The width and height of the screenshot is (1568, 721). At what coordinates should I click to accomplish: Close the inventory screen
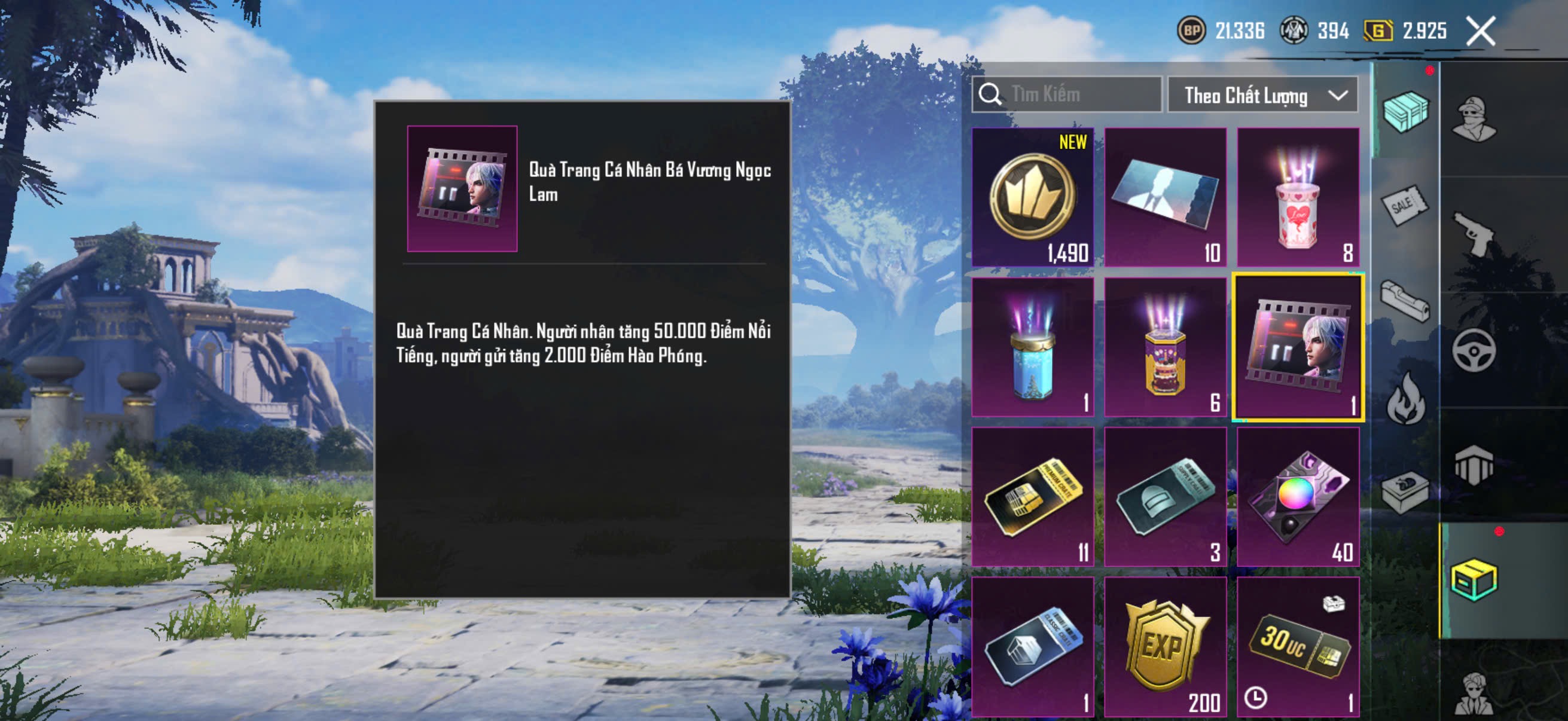(x=1480, y=31)
